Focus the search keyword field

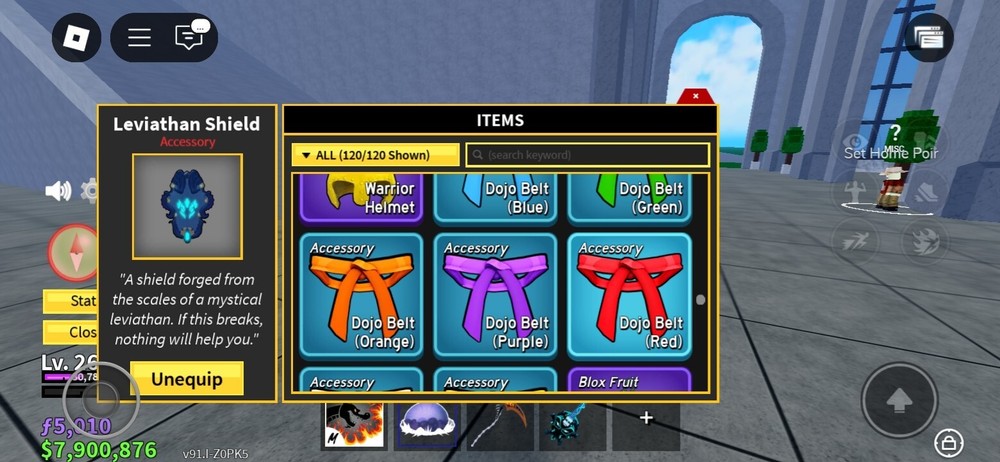[x=588, y=155]
